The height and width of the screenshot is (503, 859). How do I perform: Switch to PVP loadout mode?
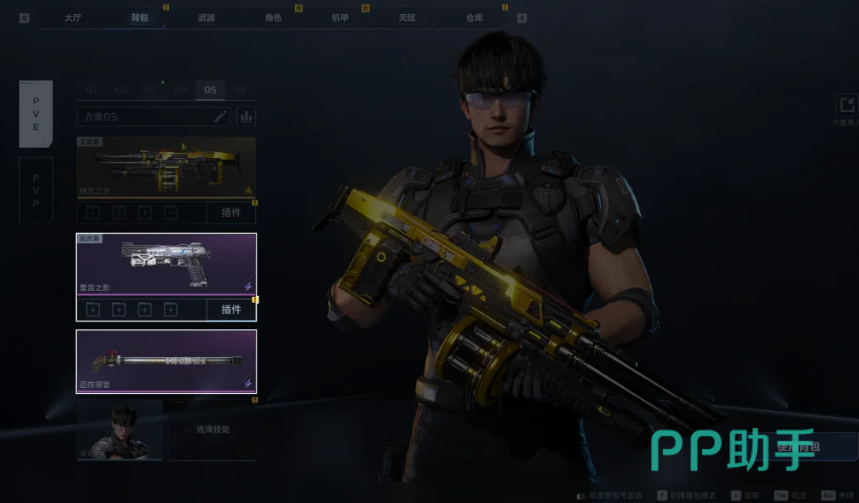point(36,190)
